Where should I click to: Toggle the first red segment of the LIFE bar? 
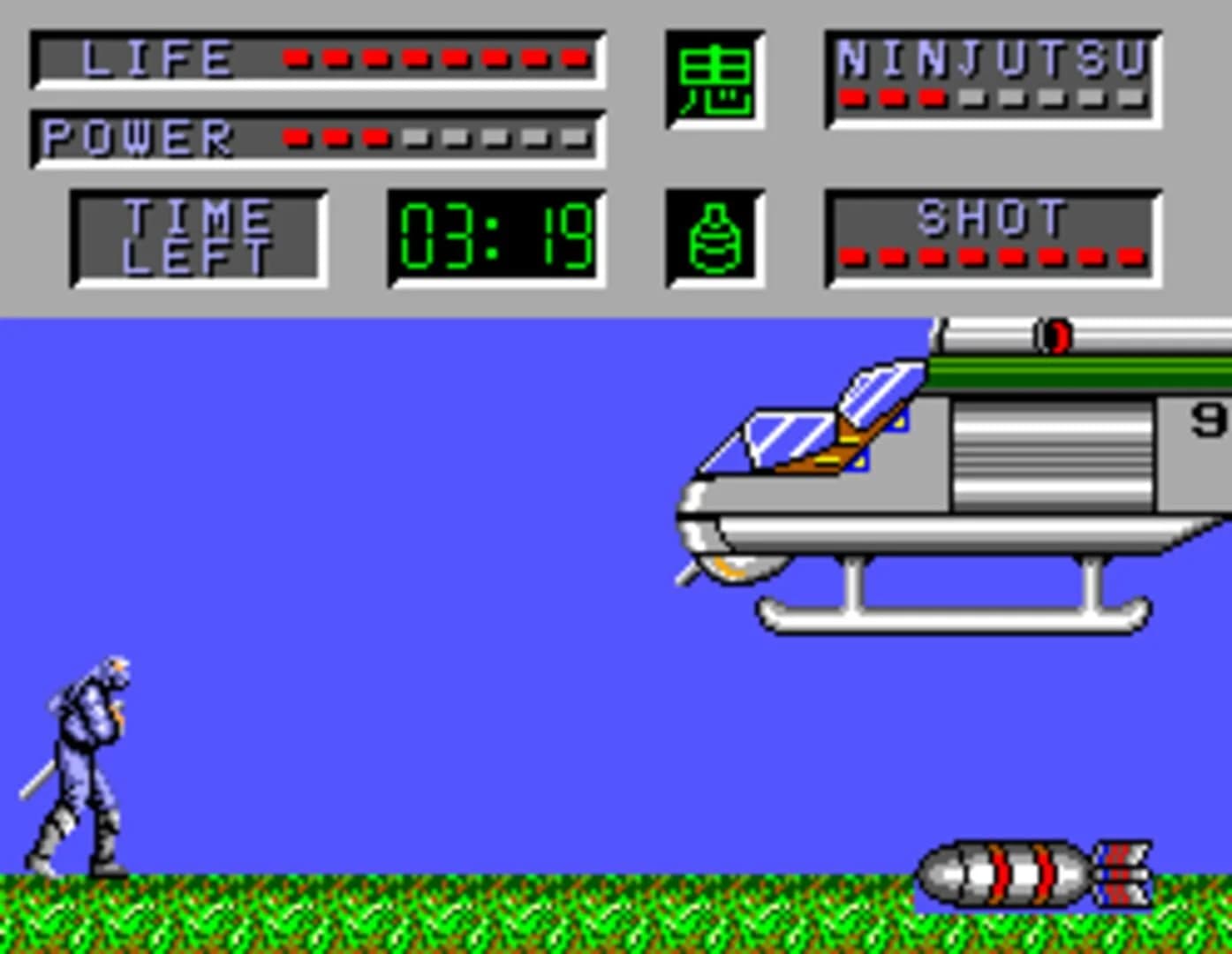point(296,59)
